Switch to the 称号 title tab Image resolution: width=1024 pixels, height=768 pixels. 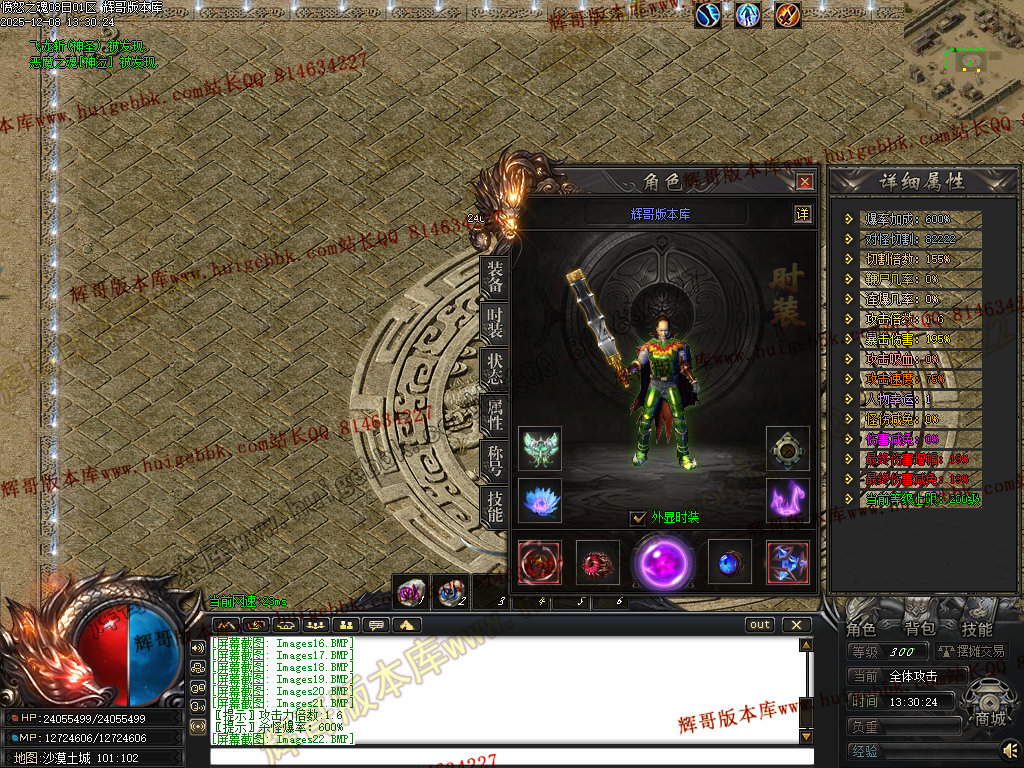494,461
